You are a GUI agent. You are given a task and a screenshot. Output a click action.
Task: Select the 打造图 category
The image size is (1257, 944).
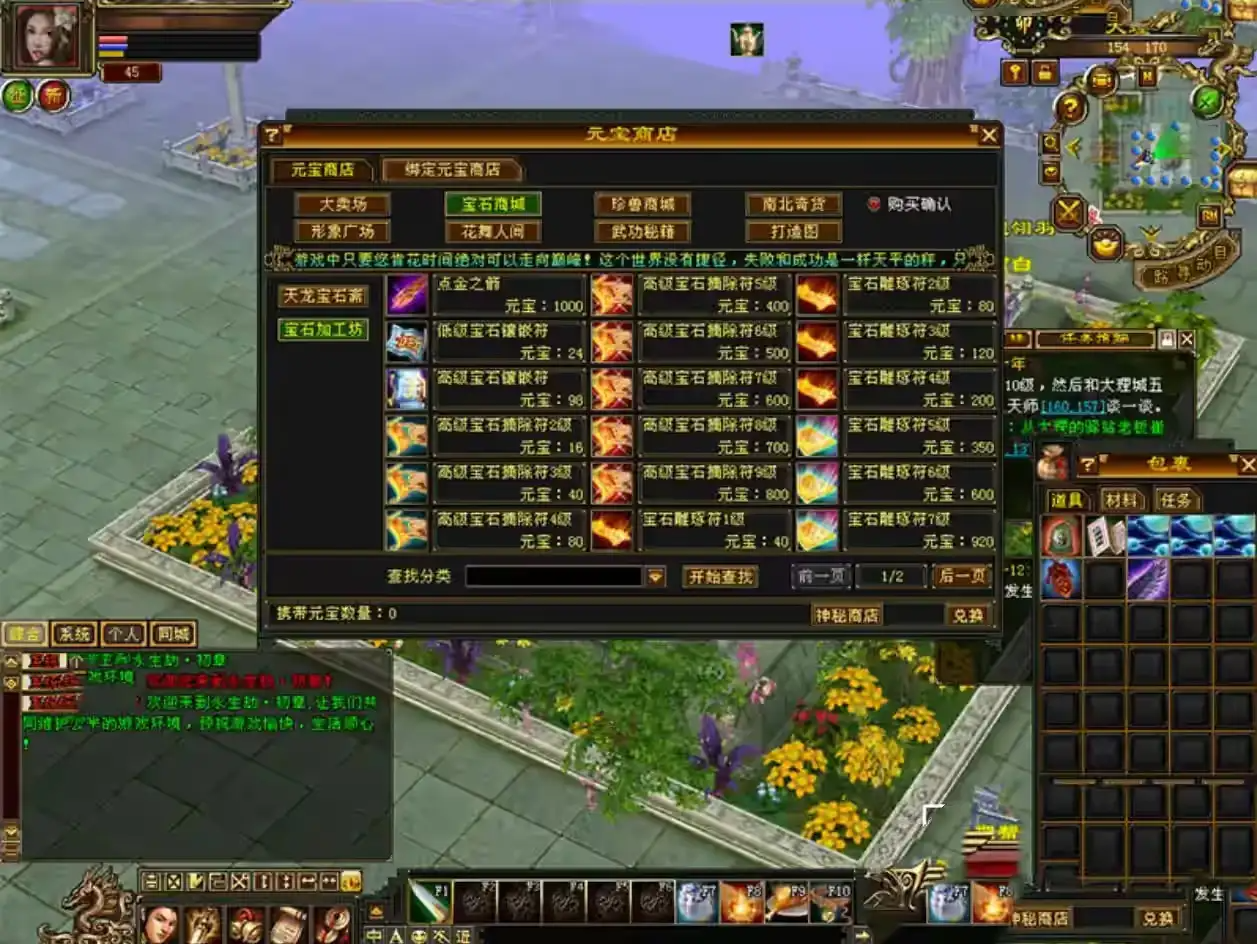(793, 232)
